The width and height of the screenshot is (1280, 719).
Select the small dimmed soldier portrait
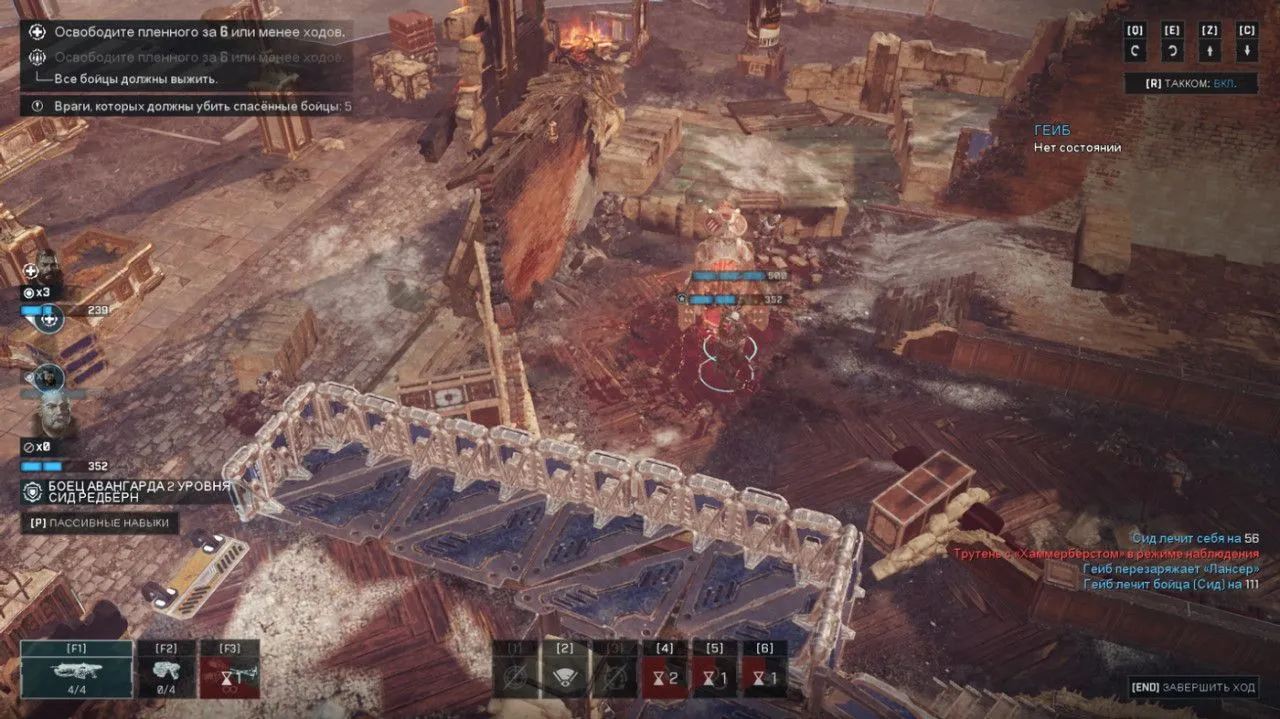[47, 377]
